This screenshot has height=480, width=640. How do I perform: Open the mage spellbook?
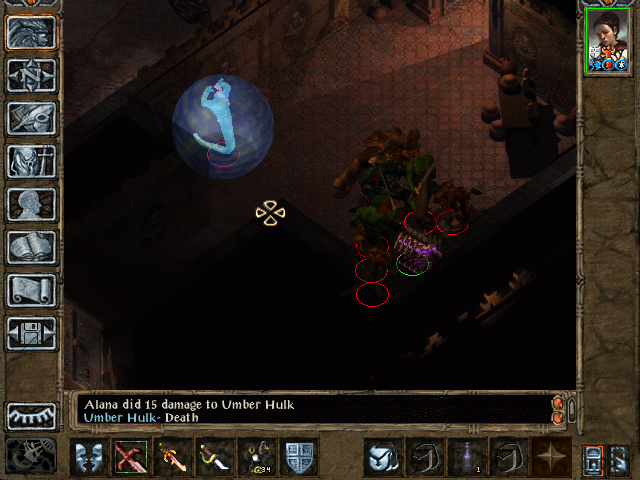click(32, 247)
